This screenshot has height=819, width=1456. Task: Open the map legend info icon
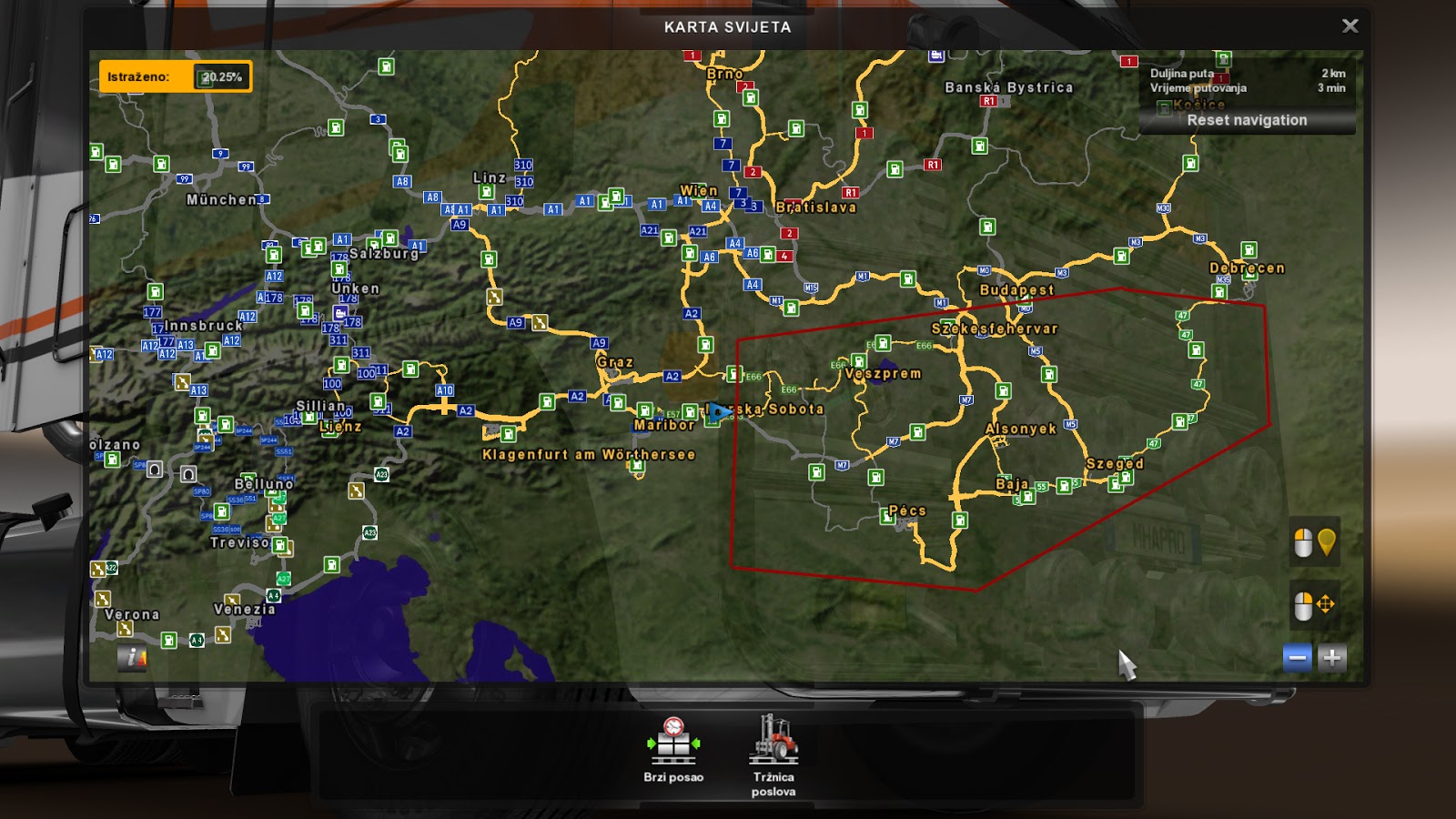[x=132, y=655]
